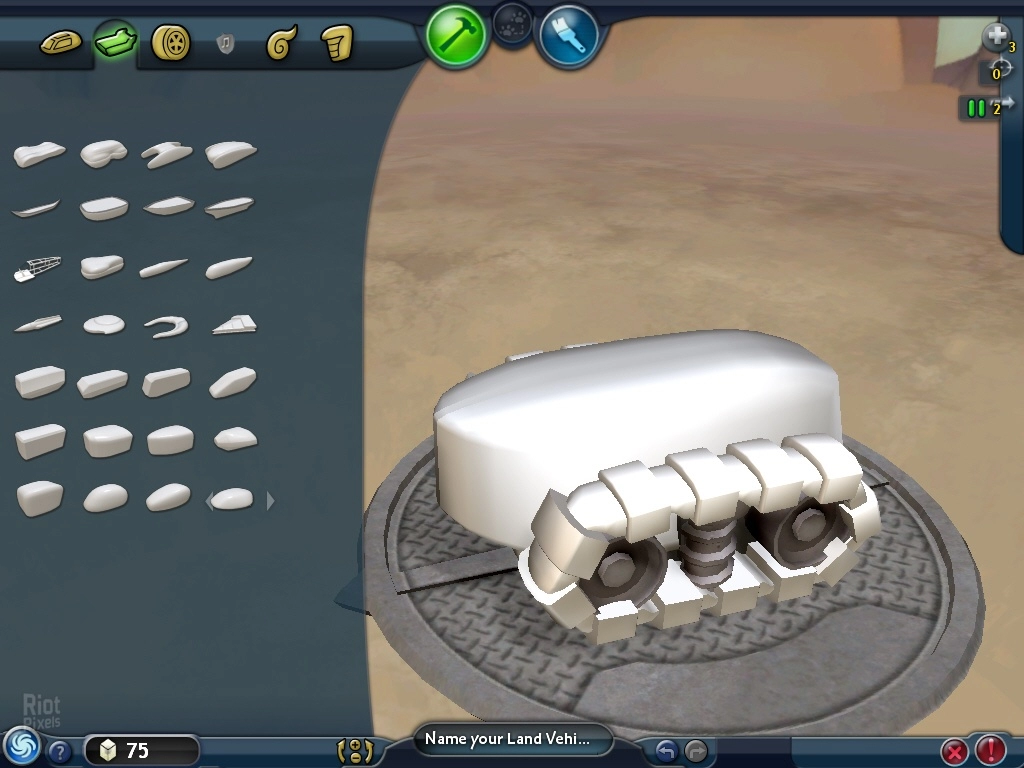1024x768 pixels.
Task: Switch to the wheel parts tab
Action: pyautogui.click(x=171, y=43)
